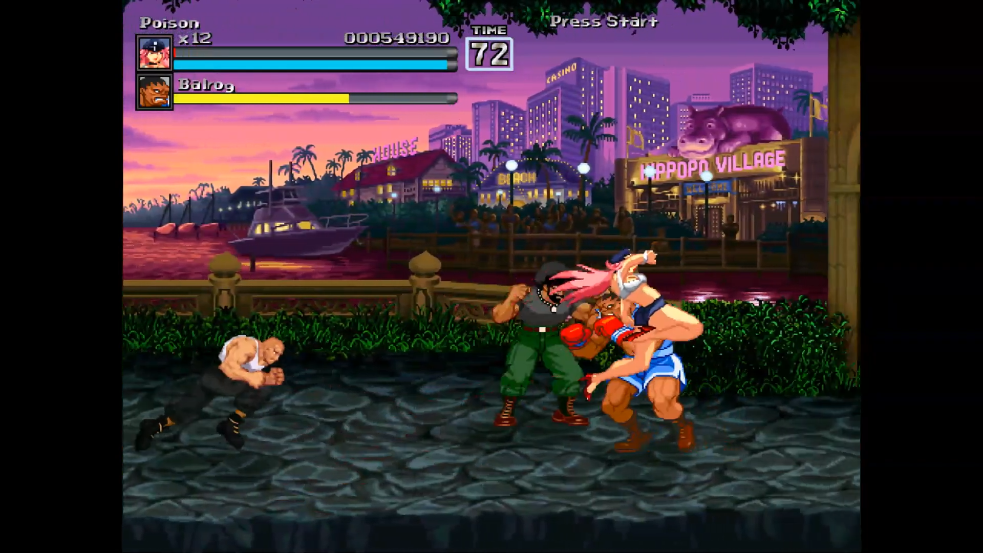Click Poison's player portrait icon
The height and width of the screenshot is (553, 983).
tap(154, 54)
